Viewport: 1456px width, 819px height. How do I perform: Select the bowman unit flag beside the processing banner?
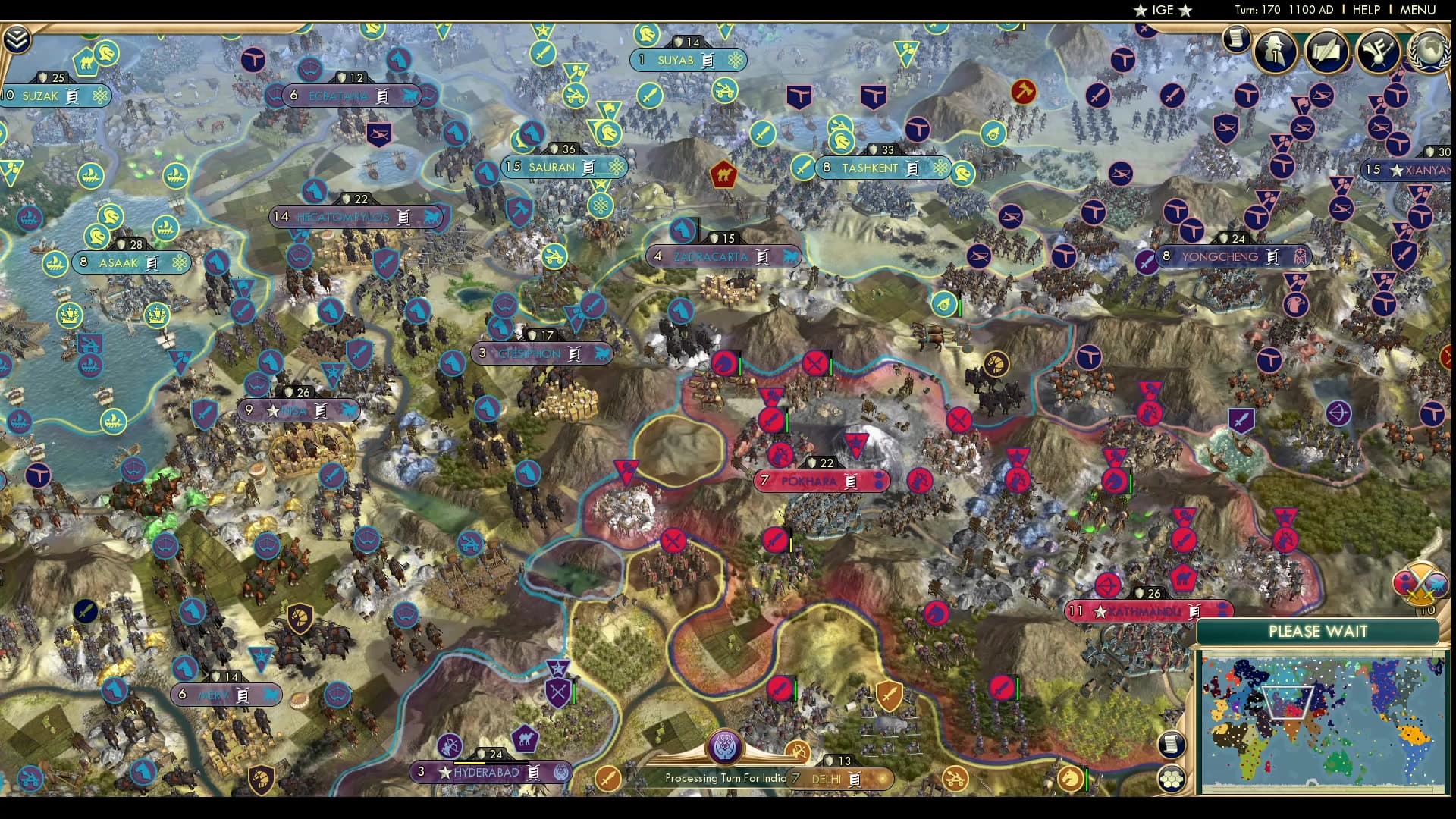click(x=799, y=751)
